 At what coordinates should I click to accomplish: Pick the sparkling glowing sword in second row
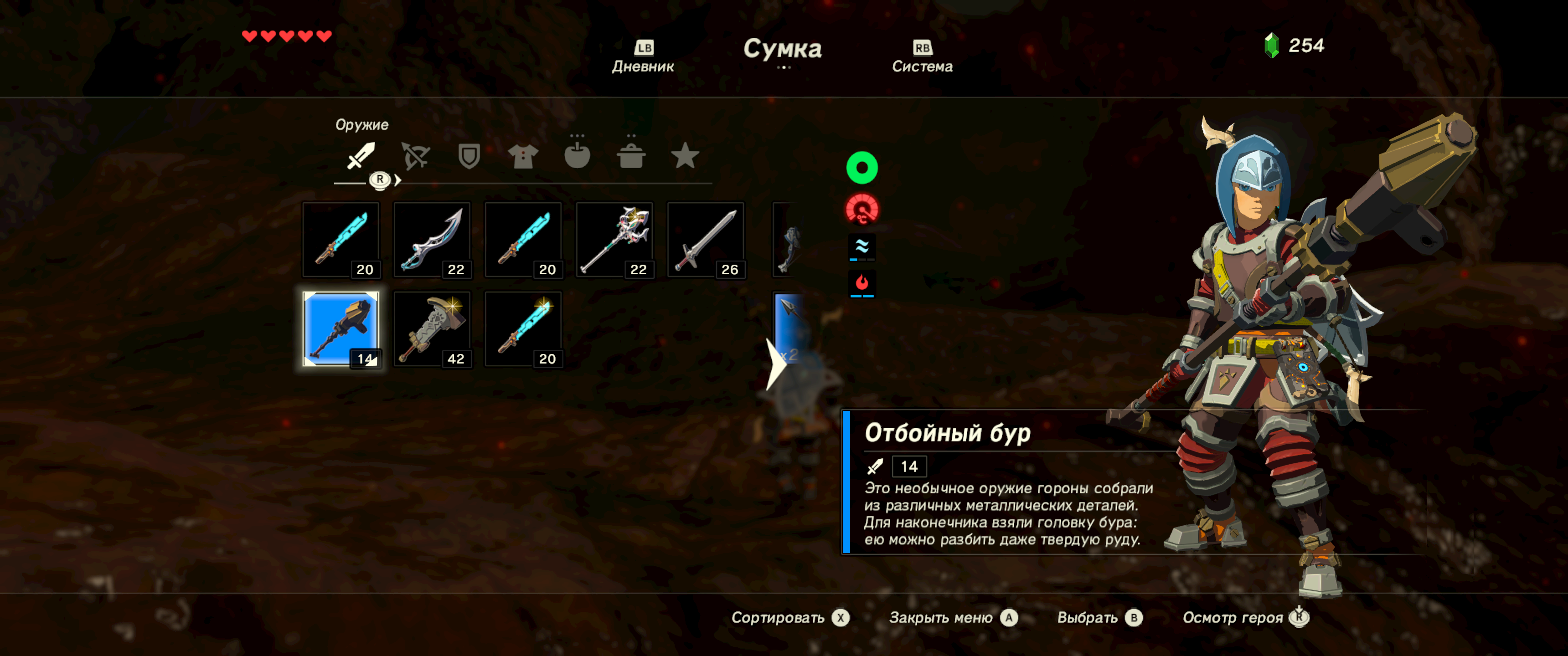click(x=523, y=329)
